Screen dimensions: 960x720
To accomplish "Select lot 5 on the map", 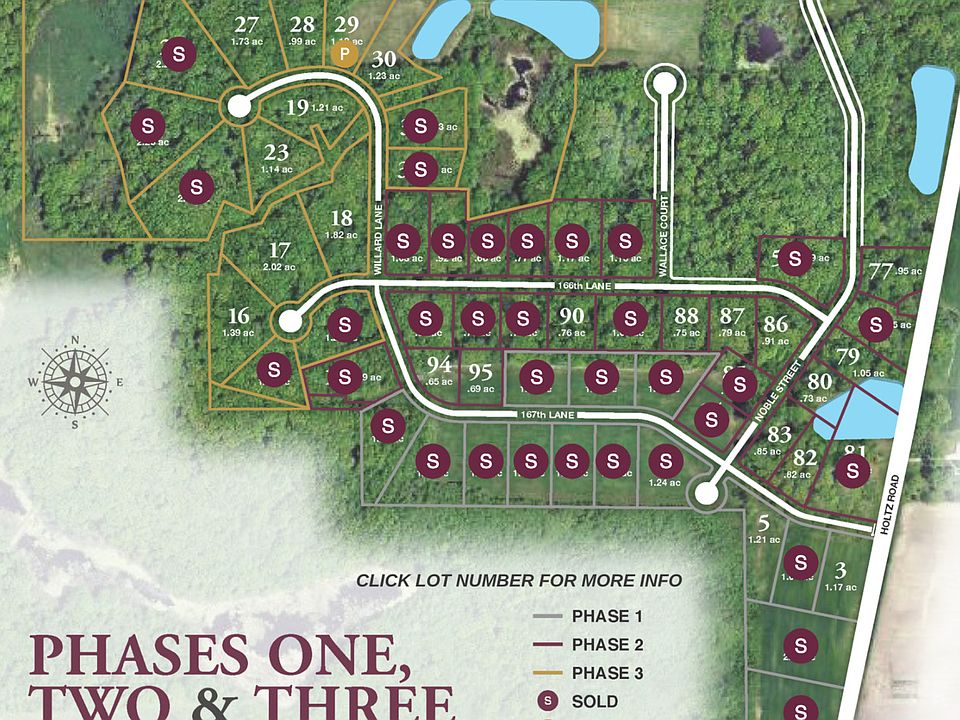I will [x=763, y=522].
